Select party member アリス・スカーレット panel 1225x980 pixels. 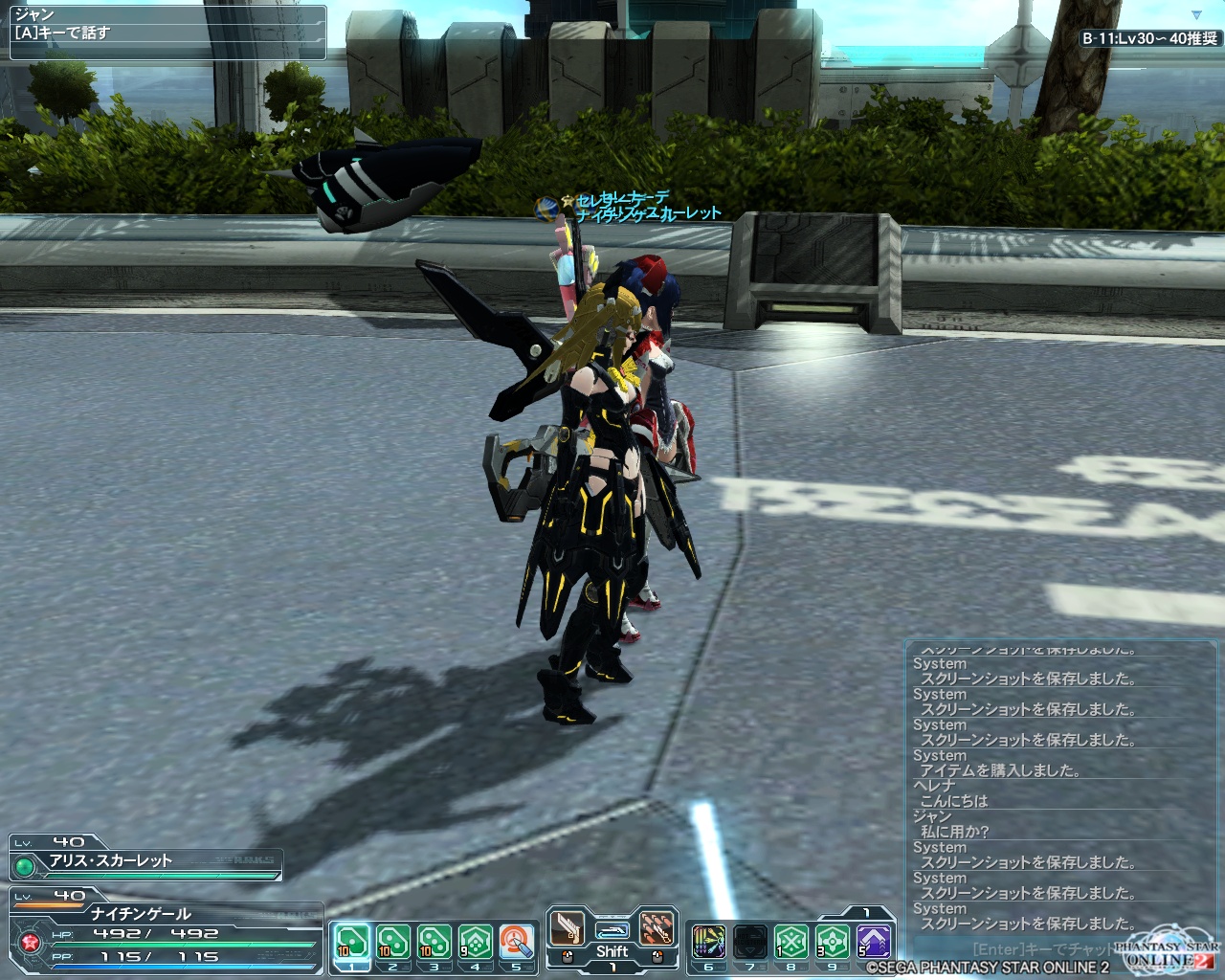point(144,860)
